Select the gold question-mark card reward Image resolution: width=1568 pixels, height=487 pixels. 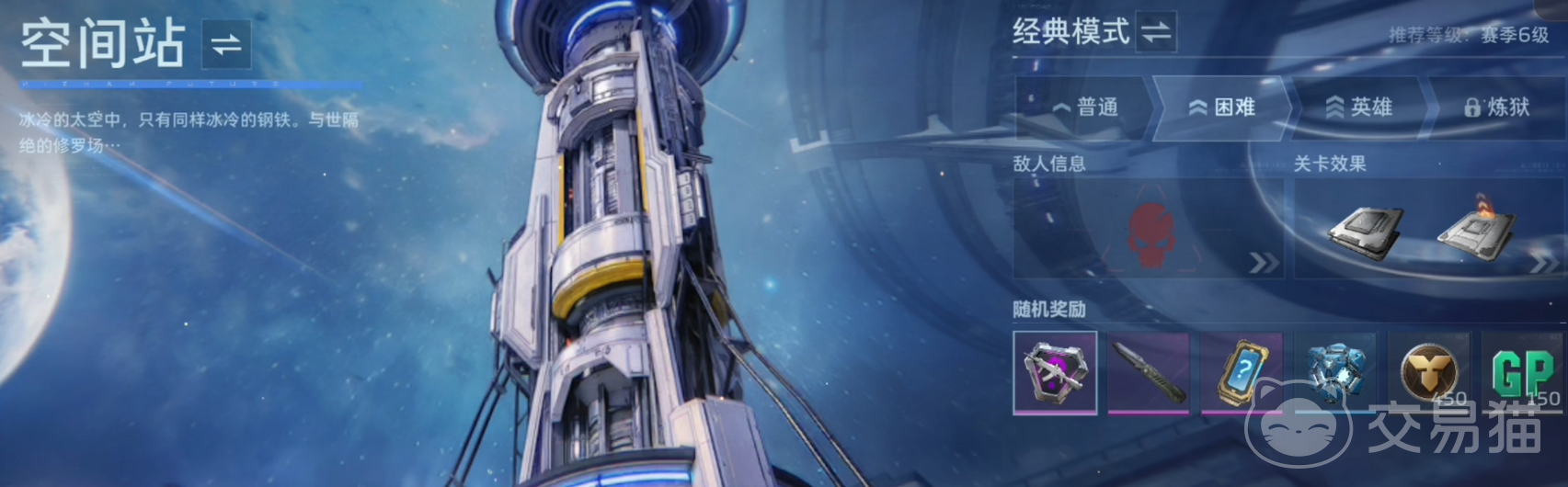tap(1242, 373)
